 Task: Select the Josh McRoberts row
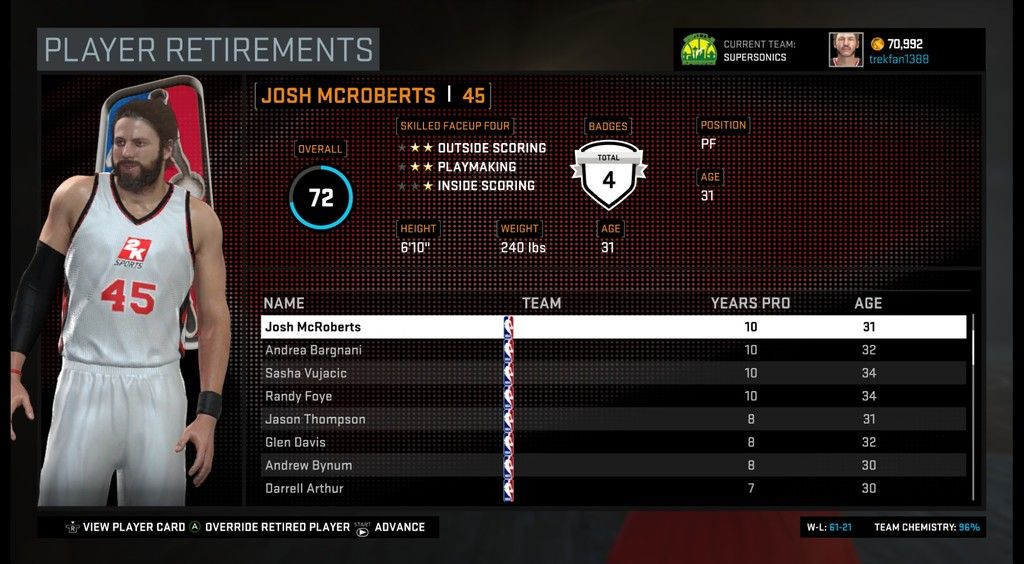coord(612,327)
